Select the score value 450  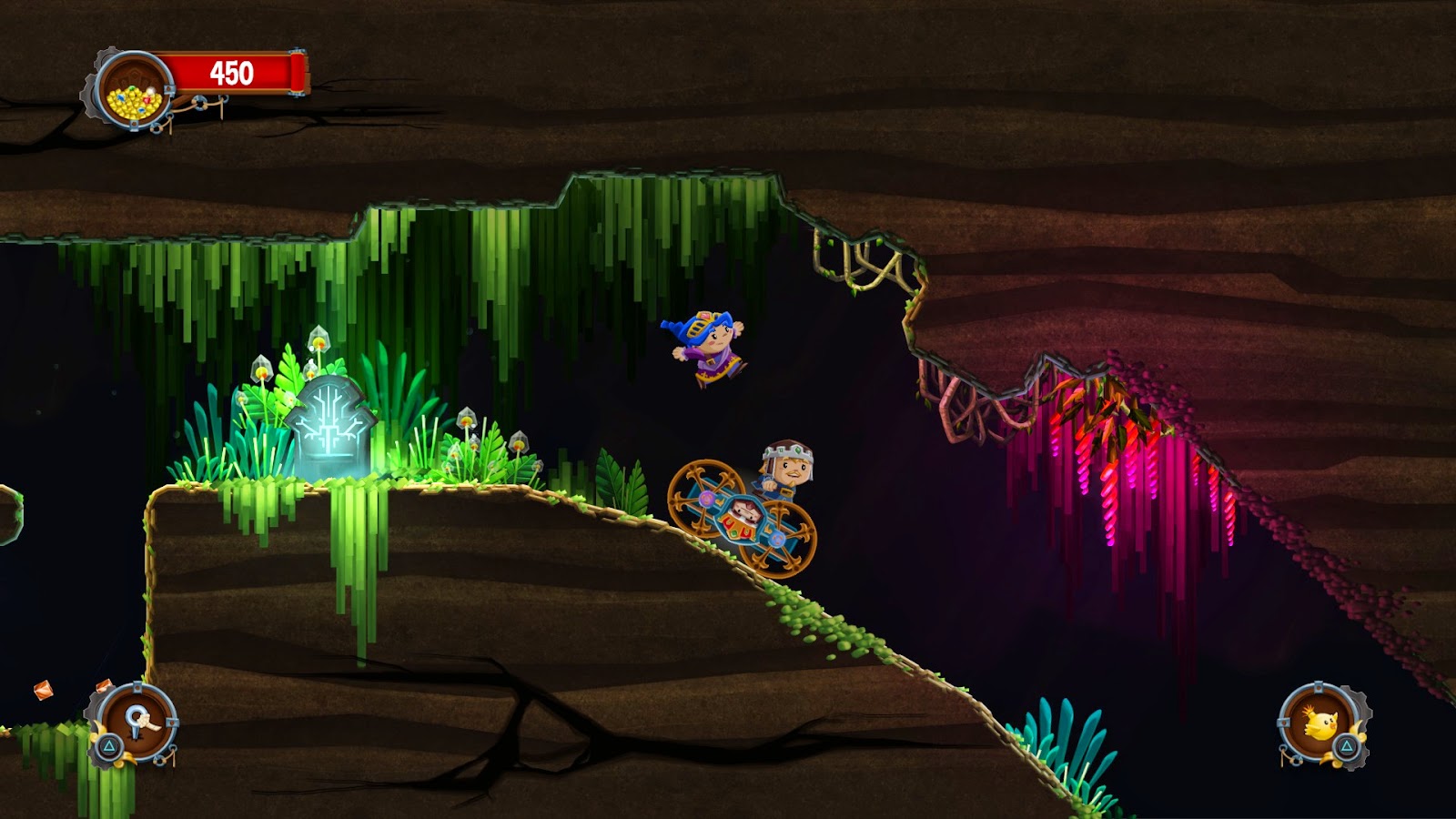[x=230, y=72]
